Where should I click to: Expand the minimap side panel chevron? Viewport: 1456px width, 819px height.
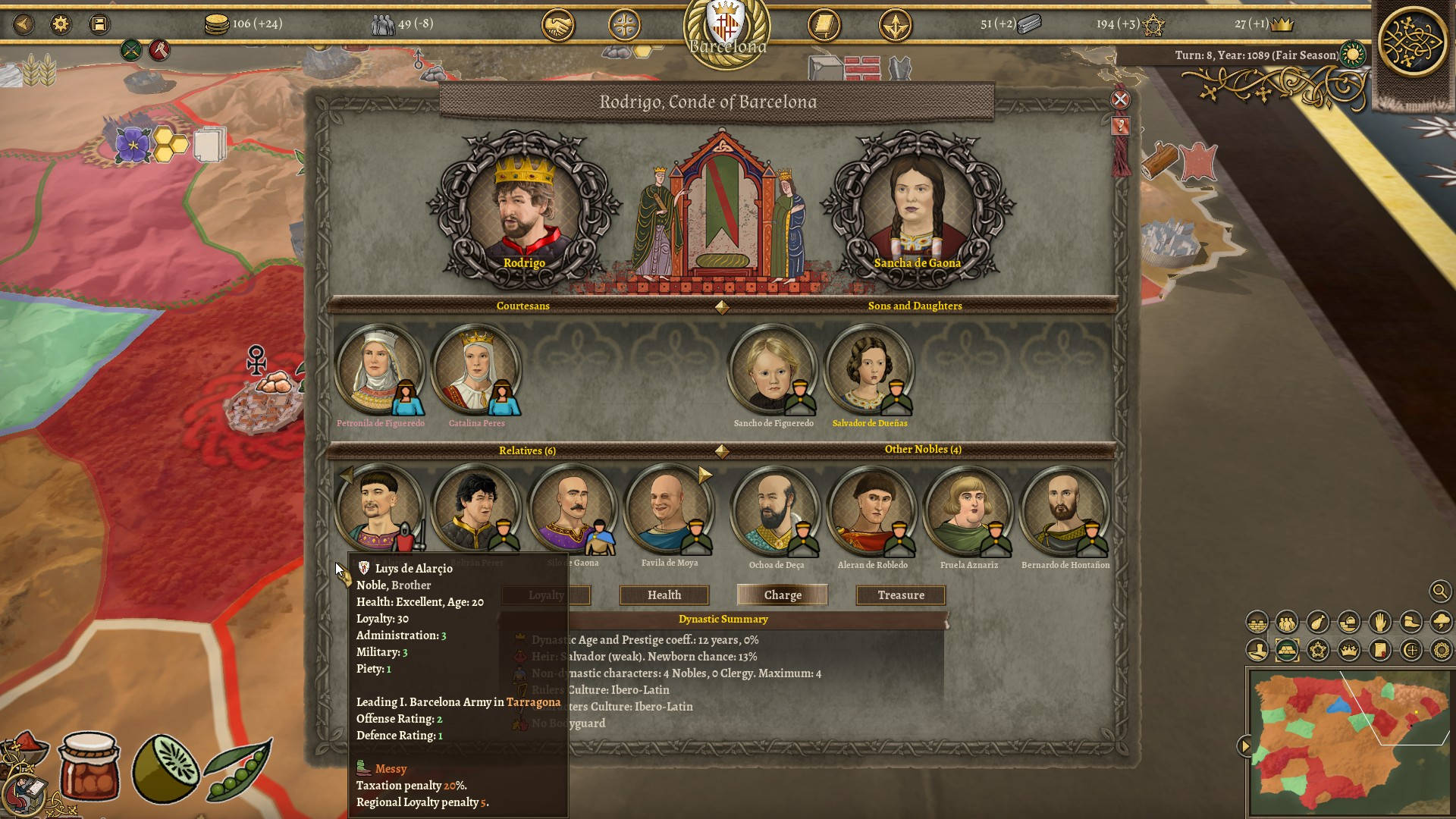1247,745
